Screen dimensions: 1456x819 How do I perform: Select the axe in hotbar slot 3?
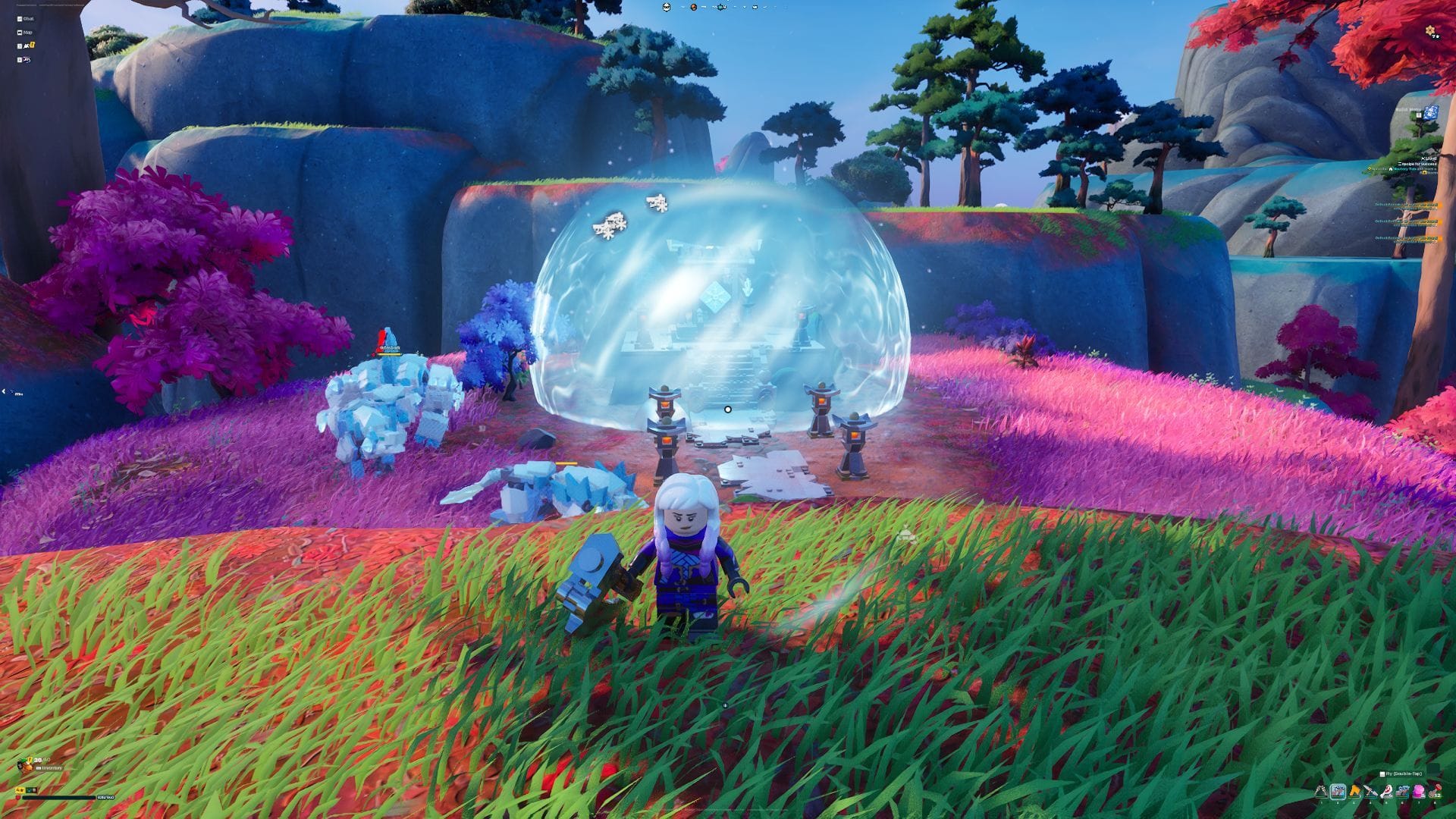click(x=1354, y=791)
